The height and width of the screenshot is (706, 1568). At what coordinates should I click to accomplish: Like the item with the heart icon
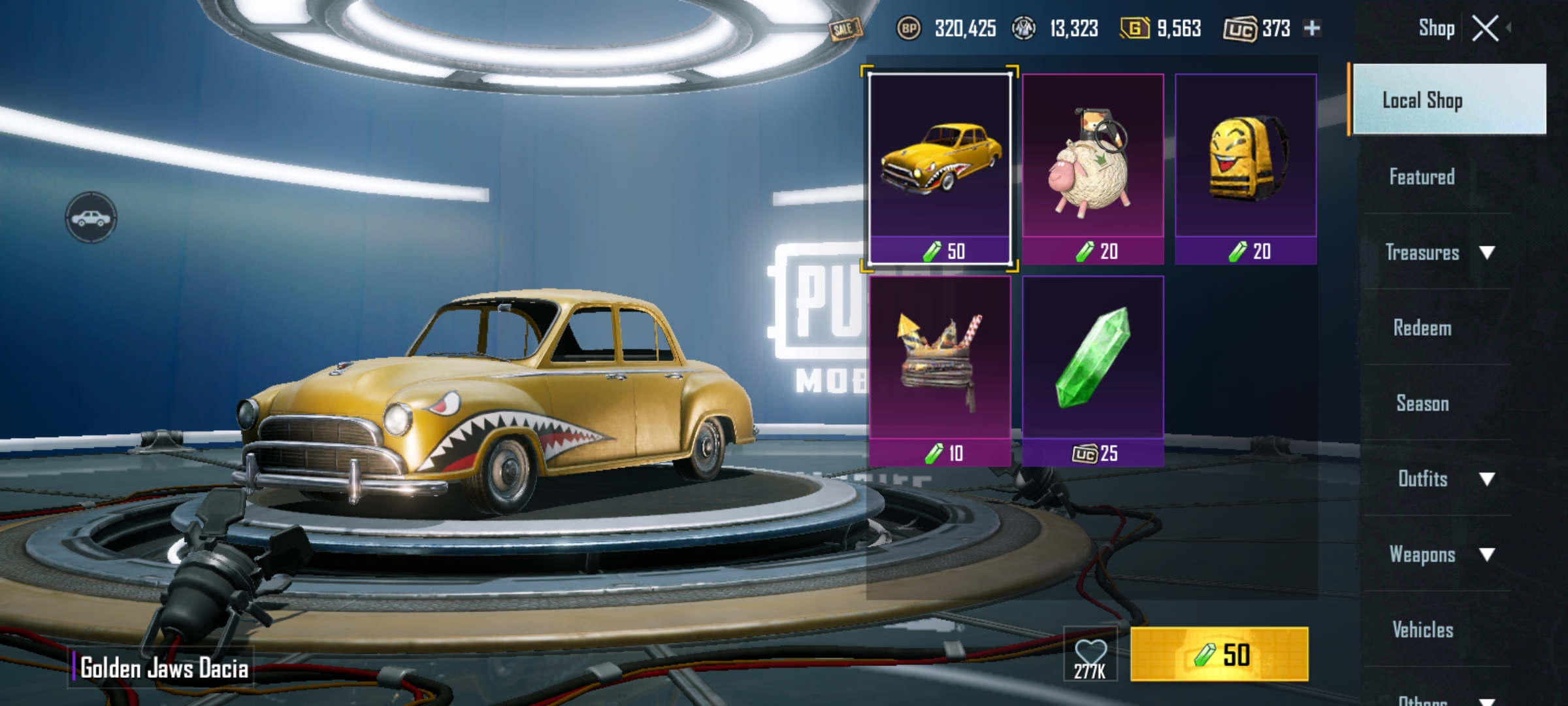(x=1090, y=654)
